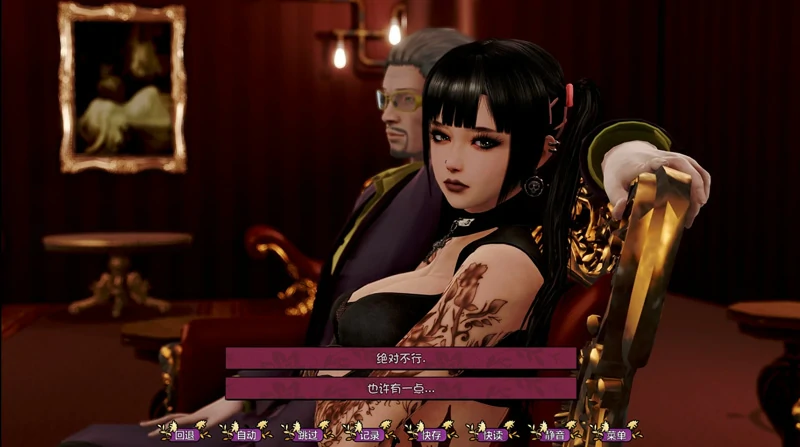Choose the reply "绝对不行."
800x447 pixels.
pos(400,357)
